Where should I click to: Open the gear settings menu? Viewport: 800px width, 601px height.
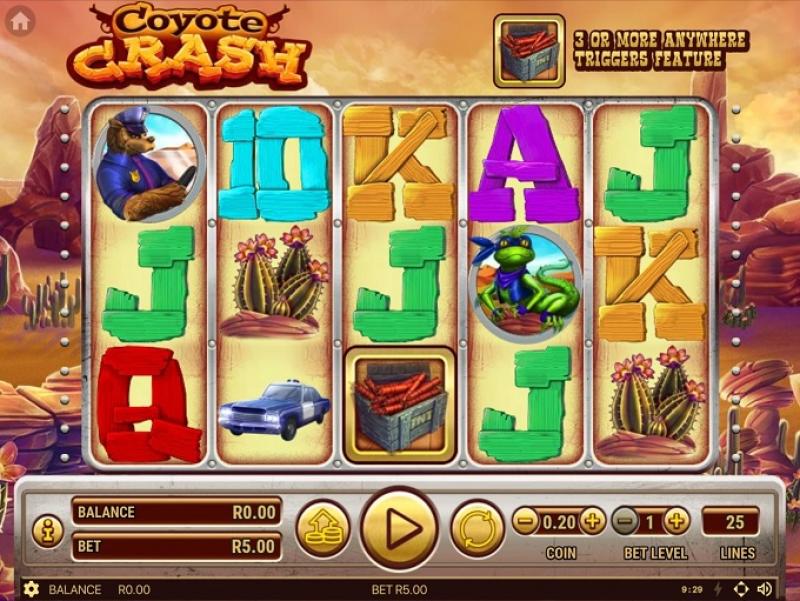click(x=31, y=590)
